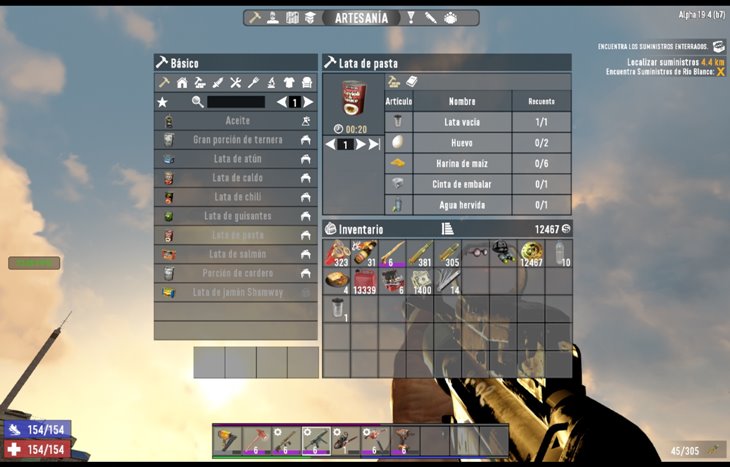This screenshot has width=730, height=467.
Task: Select the Aceite recipe row
Action: coord(236,120)
